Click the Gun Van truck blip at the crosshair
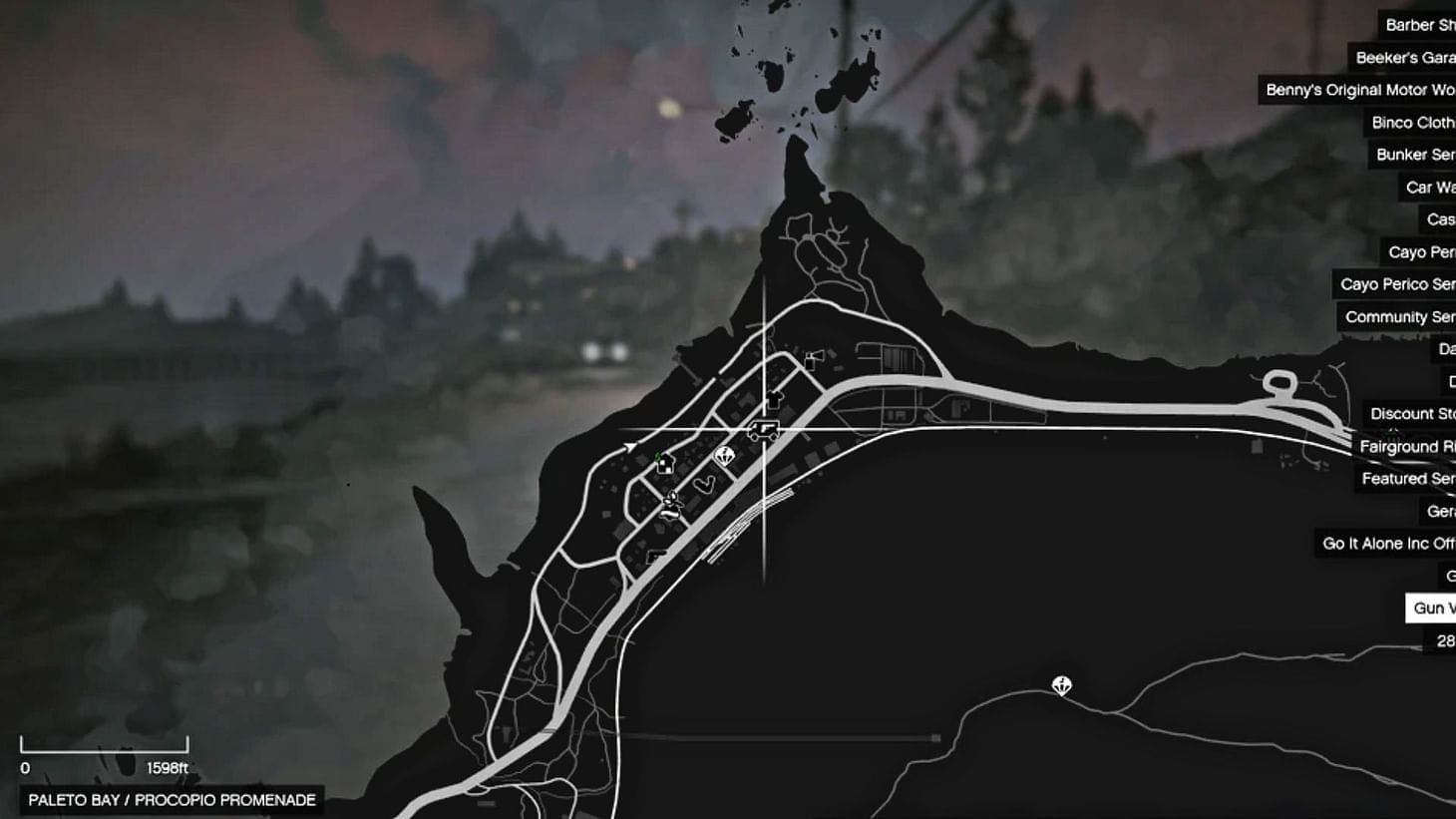Image resolution: width=1456 pixels, height=819 pixels. [764, 428]
